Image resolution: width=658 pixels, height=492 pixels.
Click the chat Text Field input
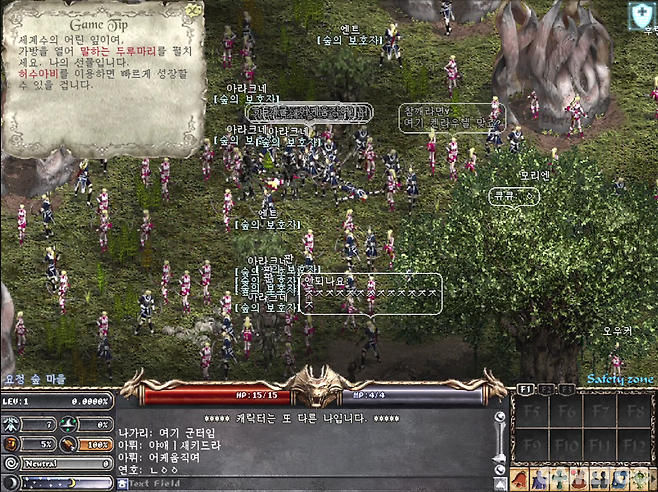[300, 483]
